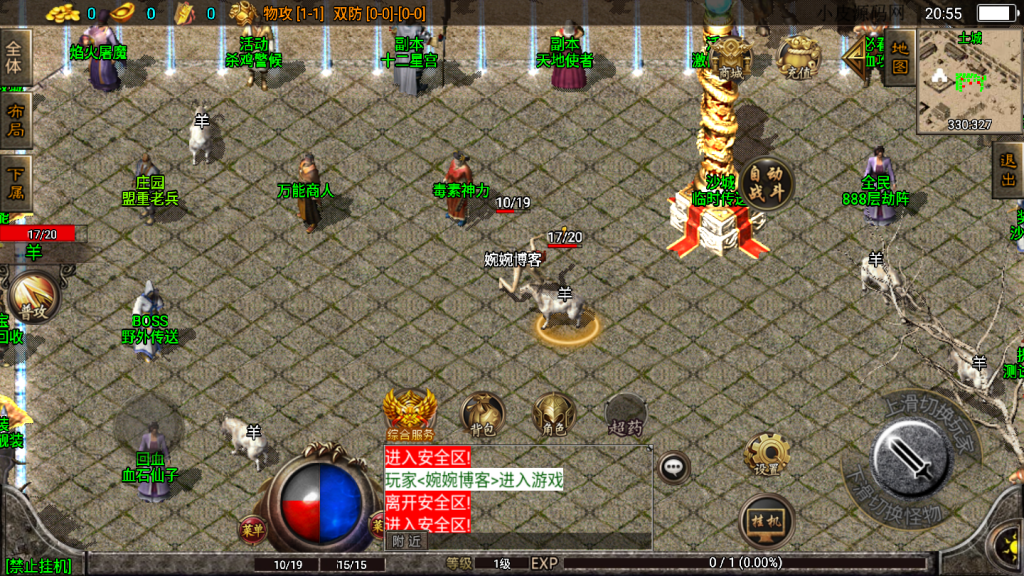Select the 全体 tab on the left
The width and height of the screenshot is (1024, 576).
click(15, 57)
